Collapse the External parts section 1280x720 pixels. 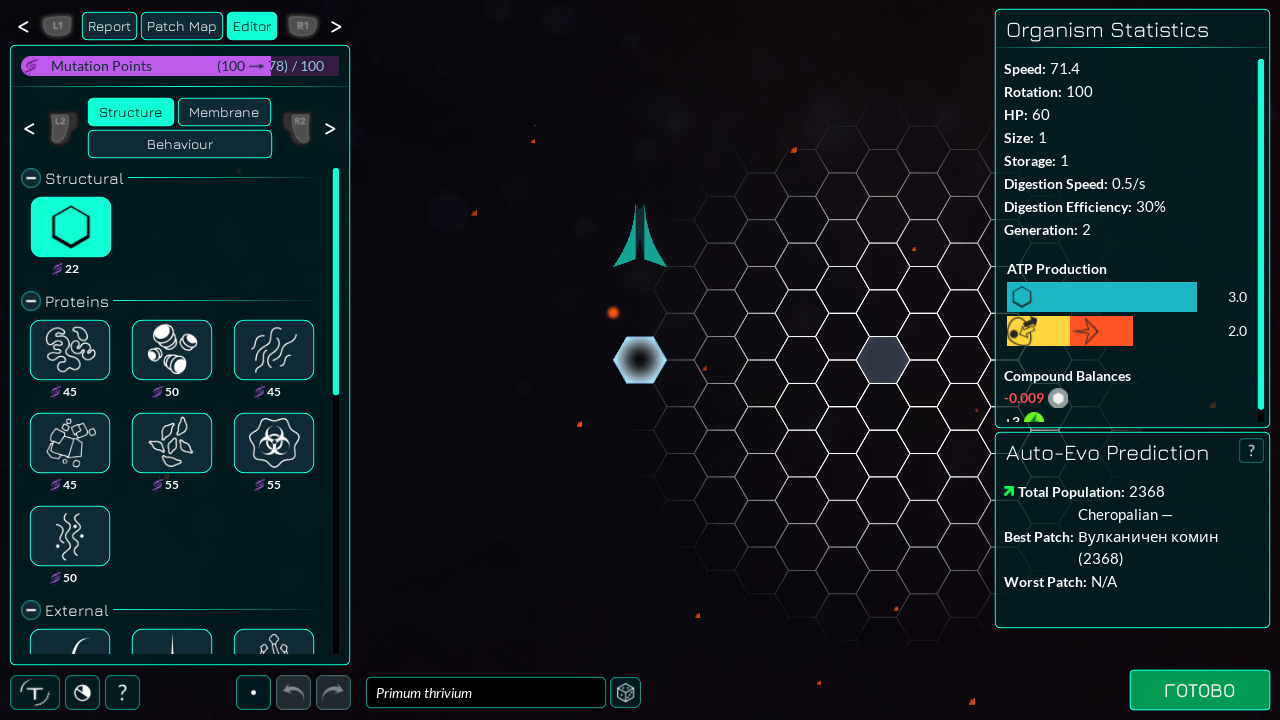pyautogui.click(x=30, y=611)
